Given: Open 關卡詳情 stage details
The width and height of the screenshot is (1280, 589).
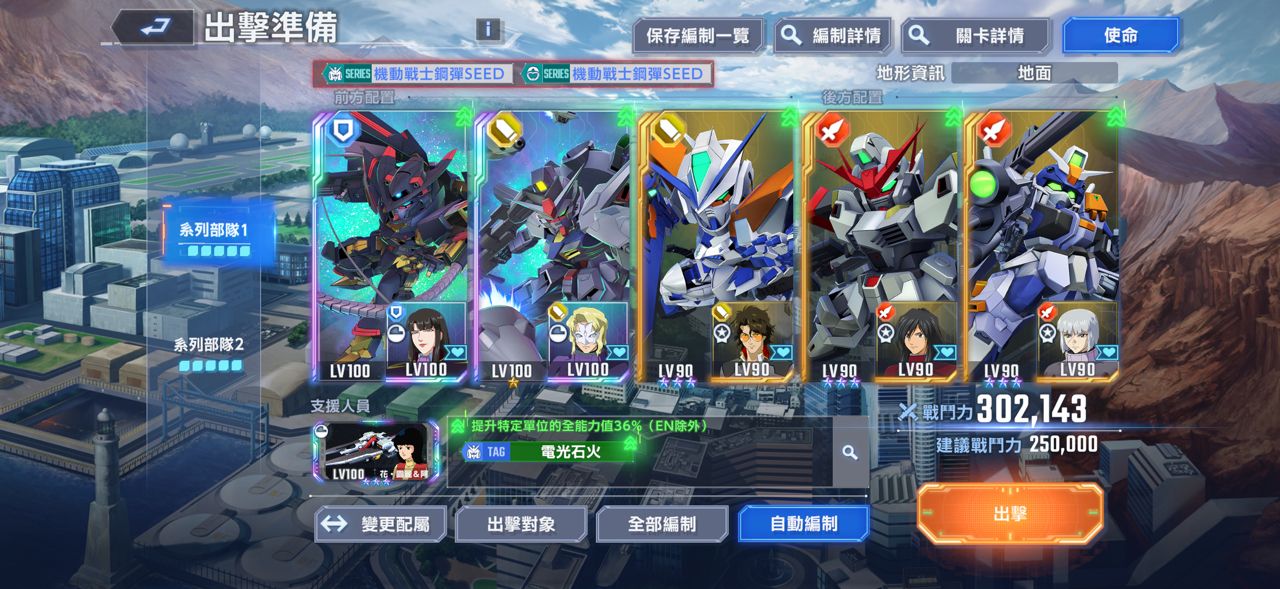Looking at the screenshot, I should (x=975, y=36).
